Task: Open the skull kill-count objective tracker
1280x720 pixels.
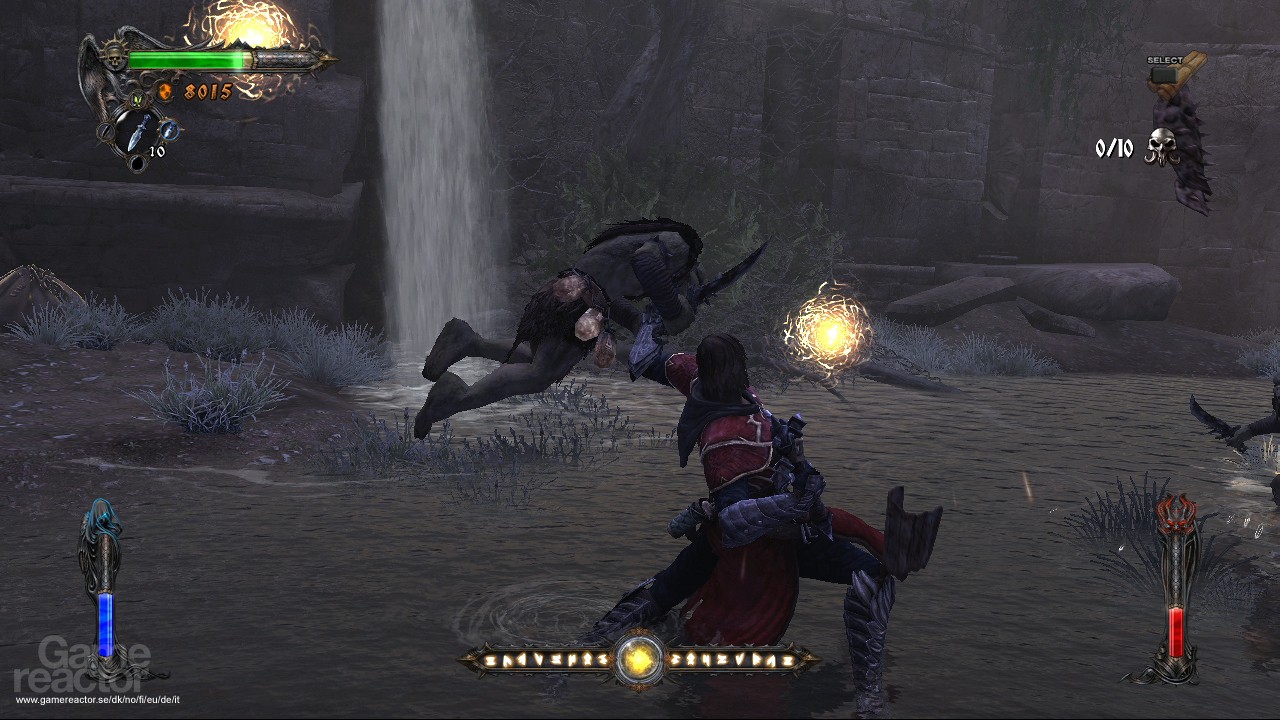Action: click(x=1161, y=148)
